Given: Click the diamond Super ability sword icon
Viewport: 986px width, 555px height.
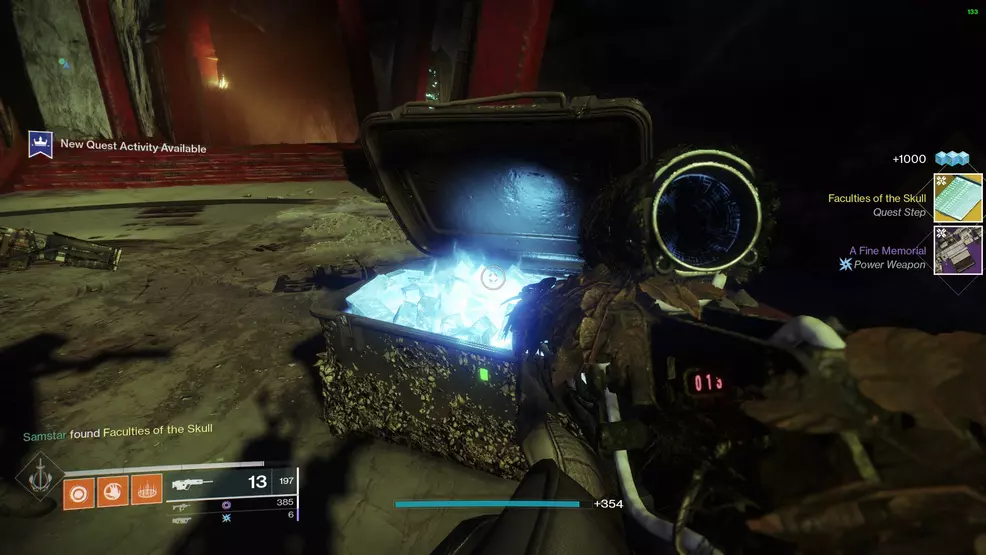Looking at the screenshot, I should point(39,478).
